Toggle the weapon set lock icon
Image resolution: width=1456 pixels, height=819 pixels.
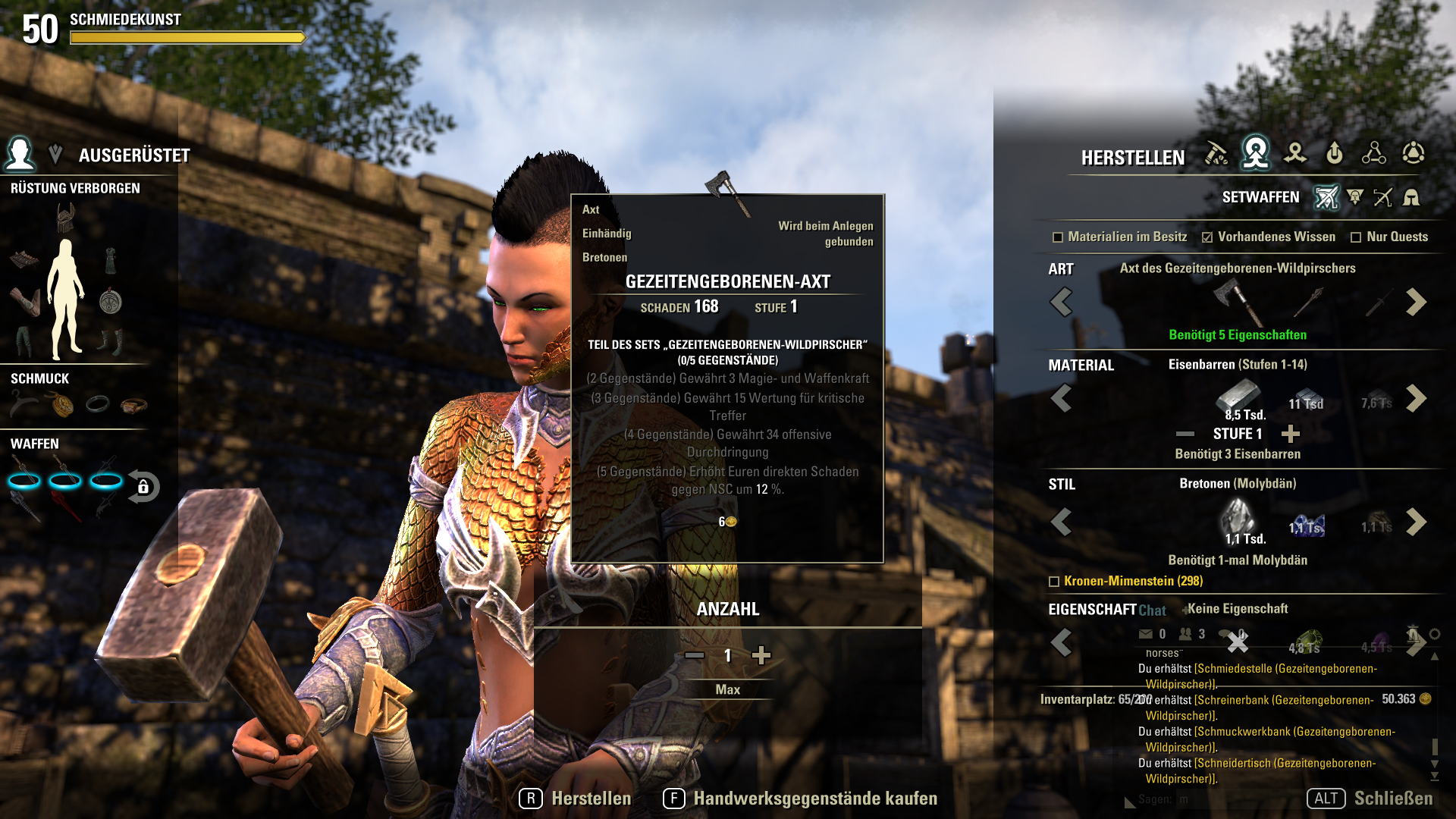pyautogui.click(x=143, y=487)
